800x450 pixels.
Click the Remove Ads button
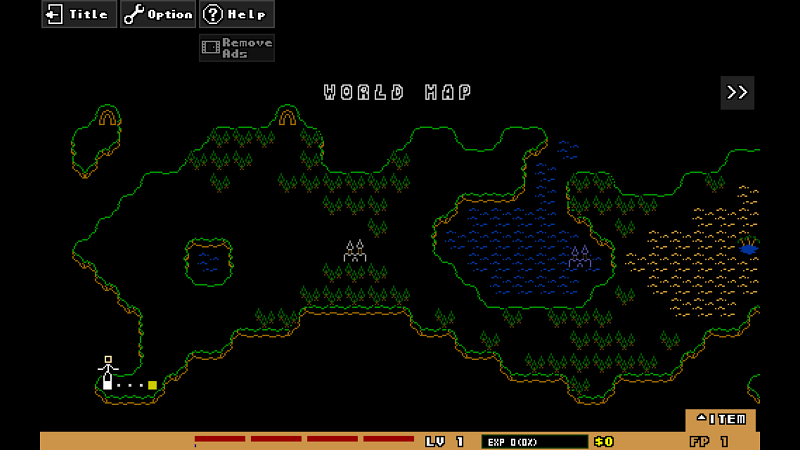coord(236,47)
